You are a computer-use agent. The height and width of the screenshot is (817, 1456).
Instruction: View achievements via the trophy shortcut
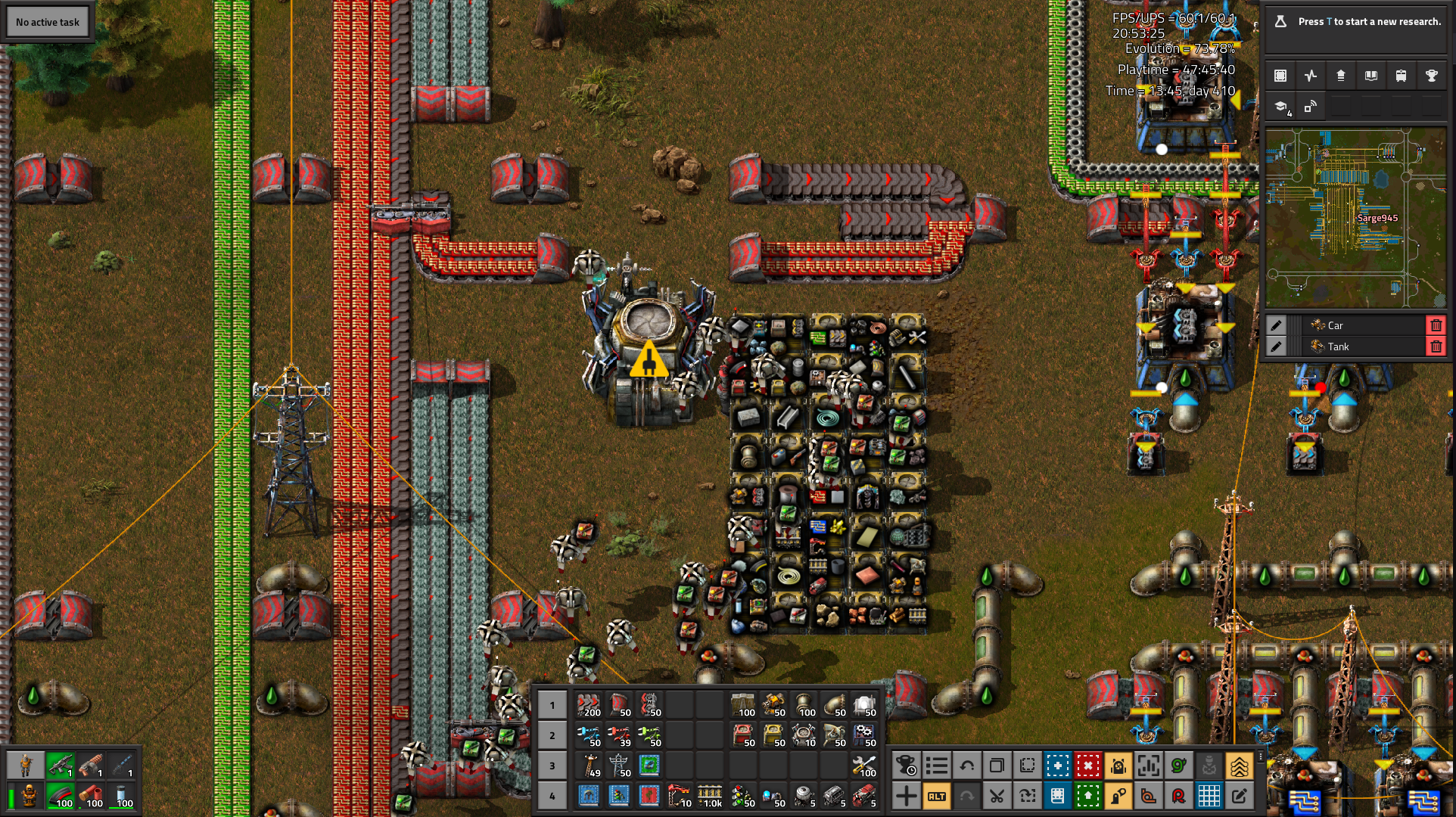1431,76
